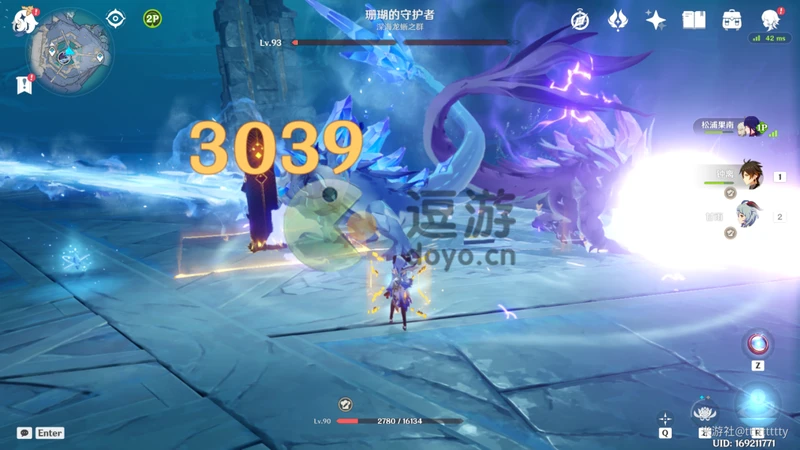The width and height of the screenshot is (800, 450).
Task: Open the quest journal bookmark icon
Action: coord(23,86)
